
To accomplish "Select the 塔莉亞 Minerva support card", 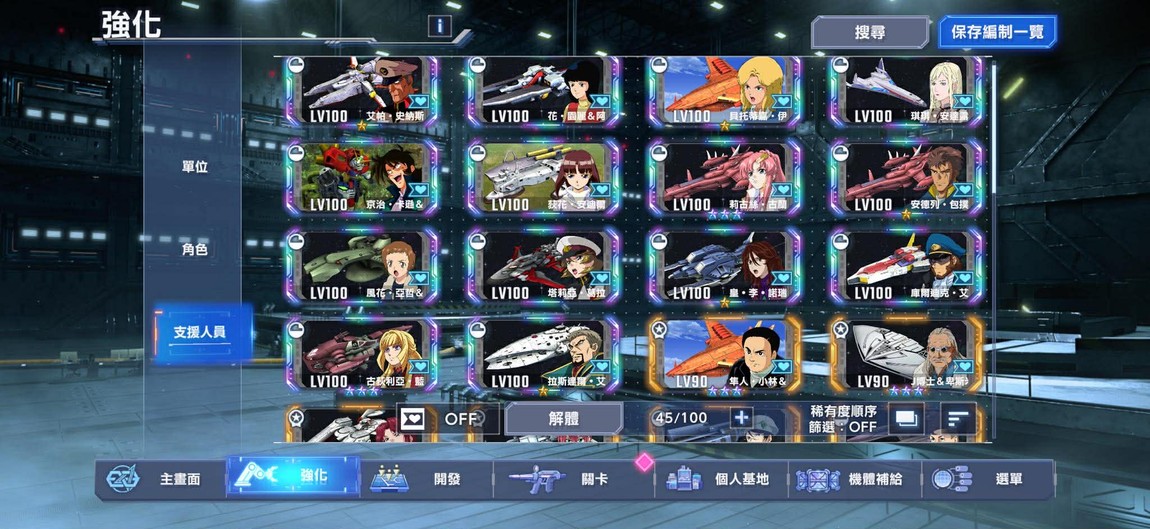I will coord(543,267).
